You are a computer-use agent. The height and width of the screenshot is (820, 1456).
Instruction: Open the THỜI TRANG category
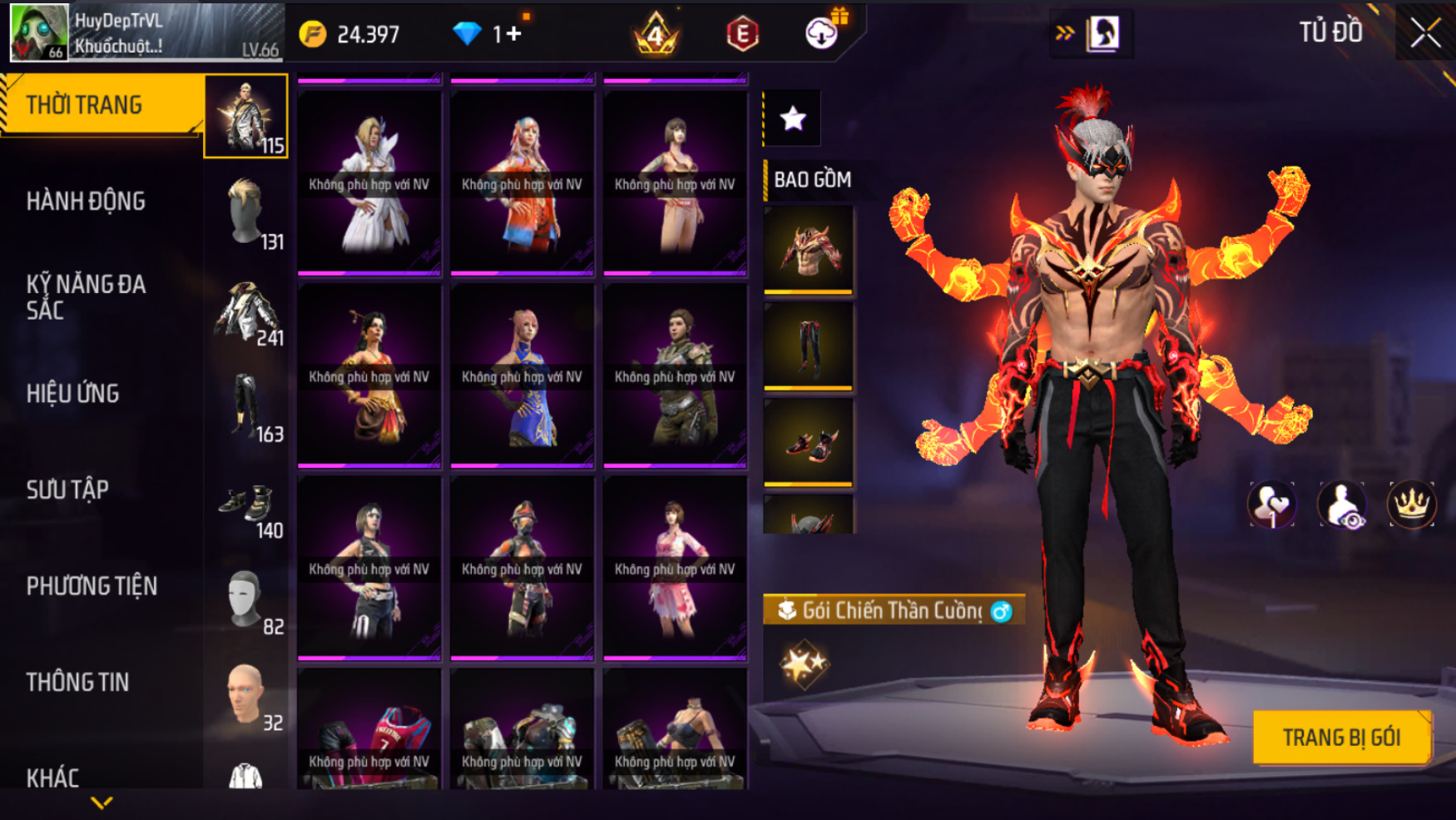(102, 105)
